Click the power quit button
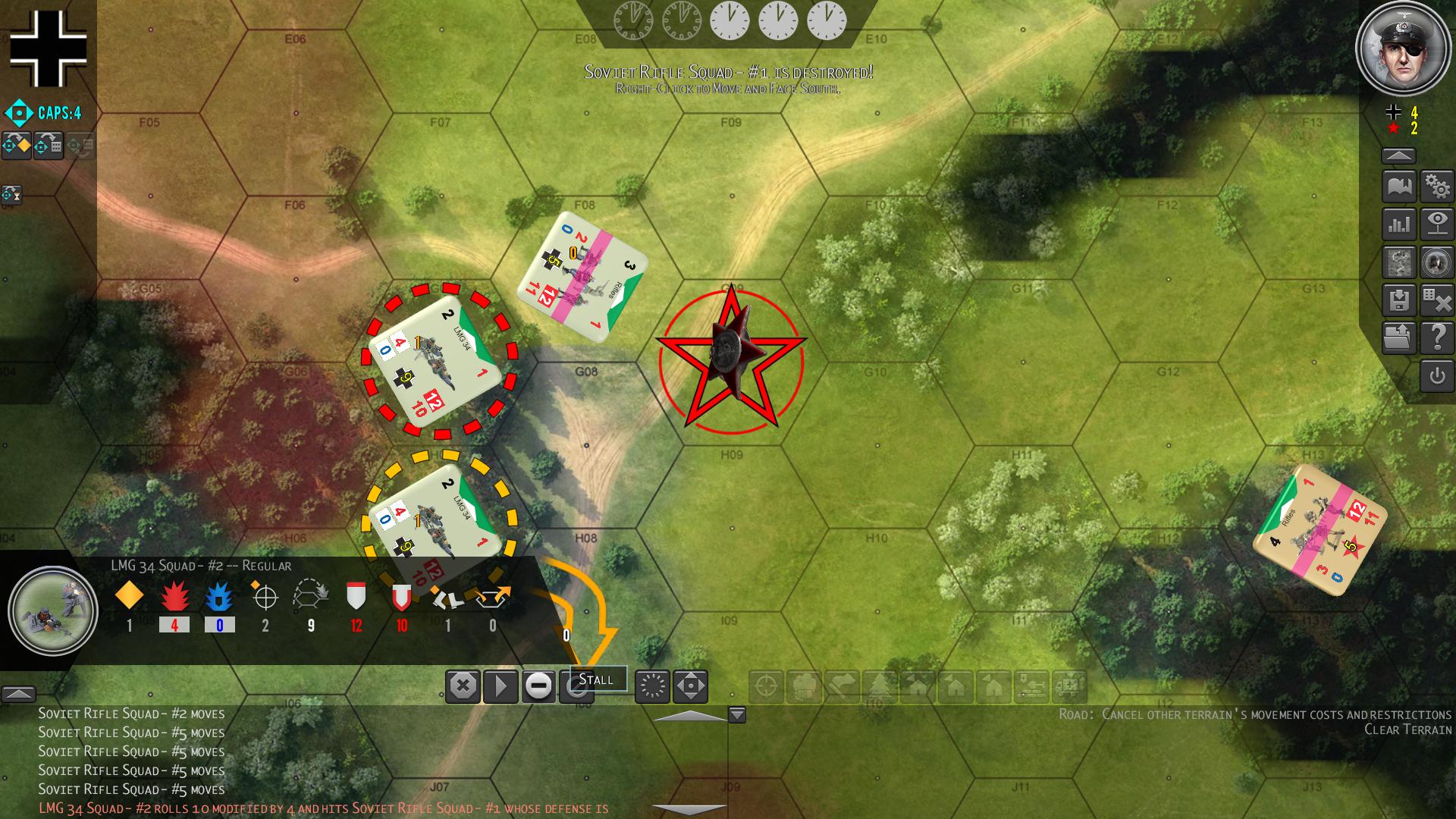 coord(1437,376)
